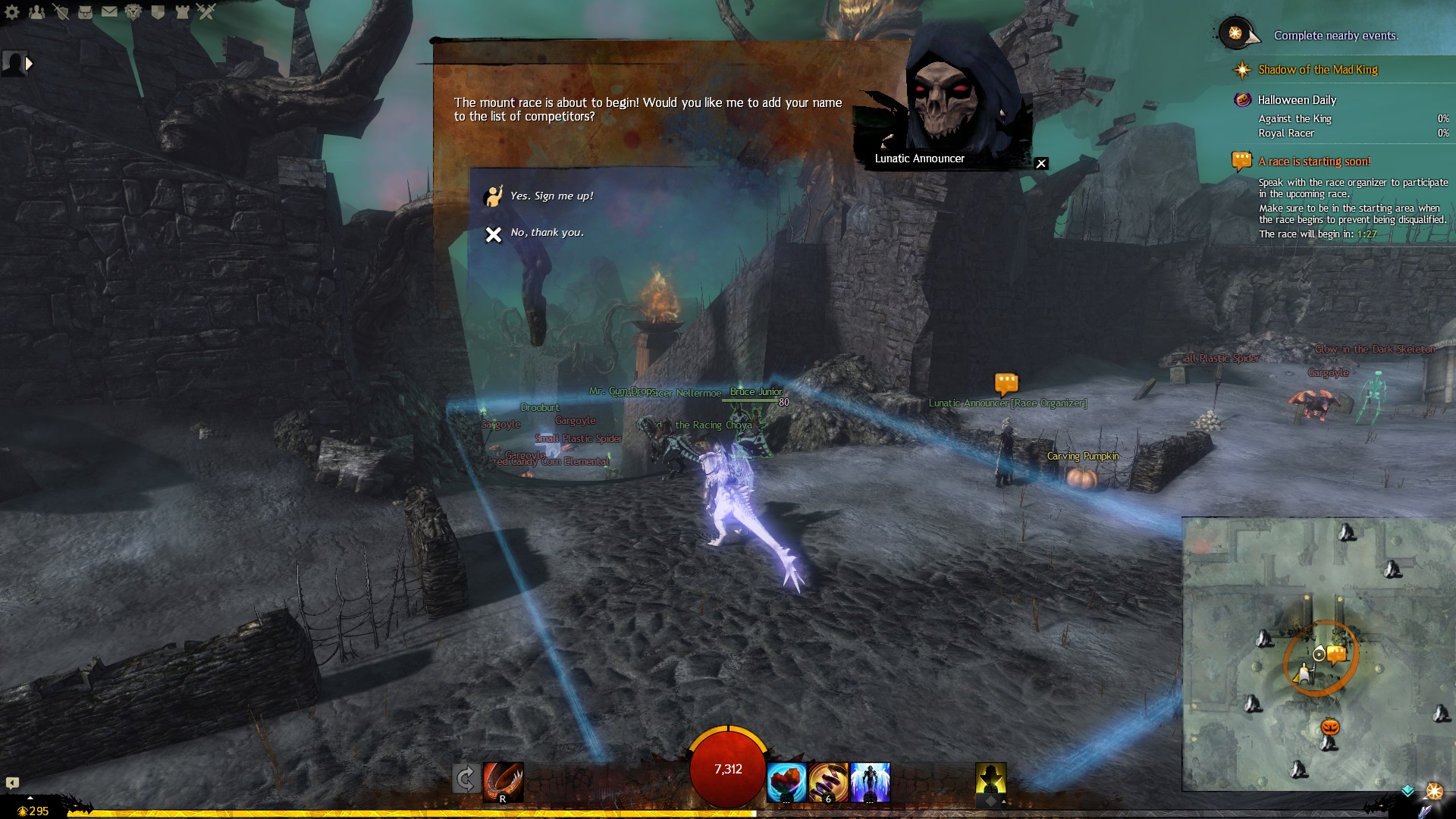Open the guild shield icon
Image resolution: width=1456 pixels, height=819 pixels.
pyautogui.click(x=158, y=11)
